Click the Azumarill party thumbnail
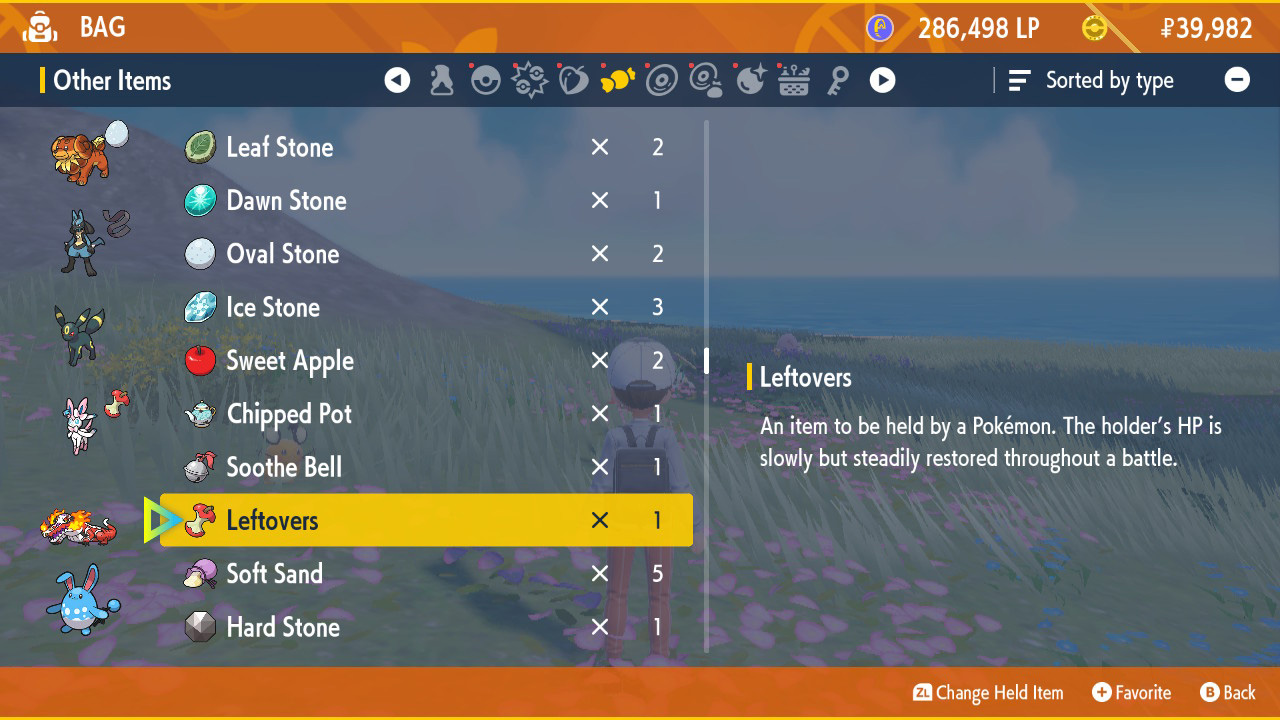This screenshot has width=1280, height=720. click(78, 610)
